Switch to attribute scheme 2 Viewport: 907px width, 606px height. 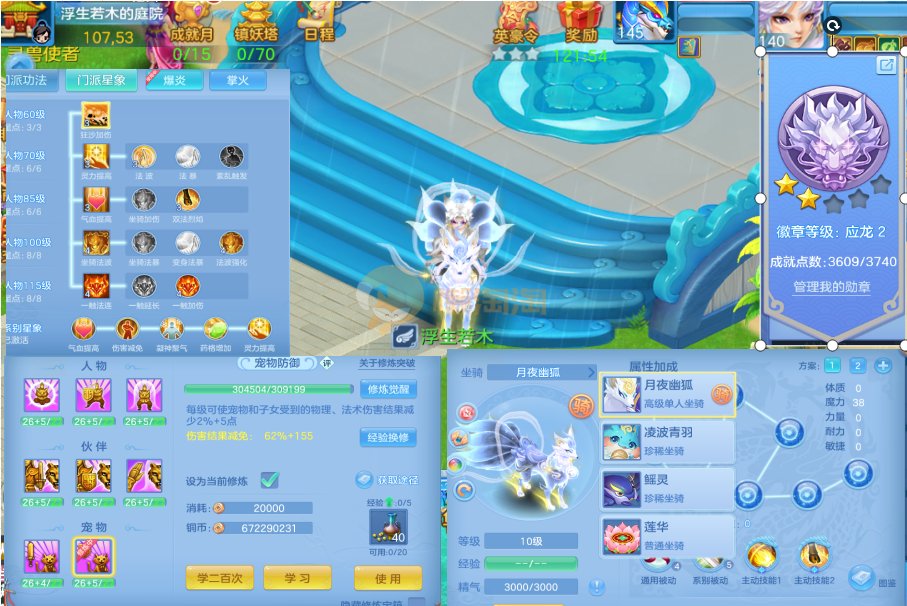click(857, 366)
